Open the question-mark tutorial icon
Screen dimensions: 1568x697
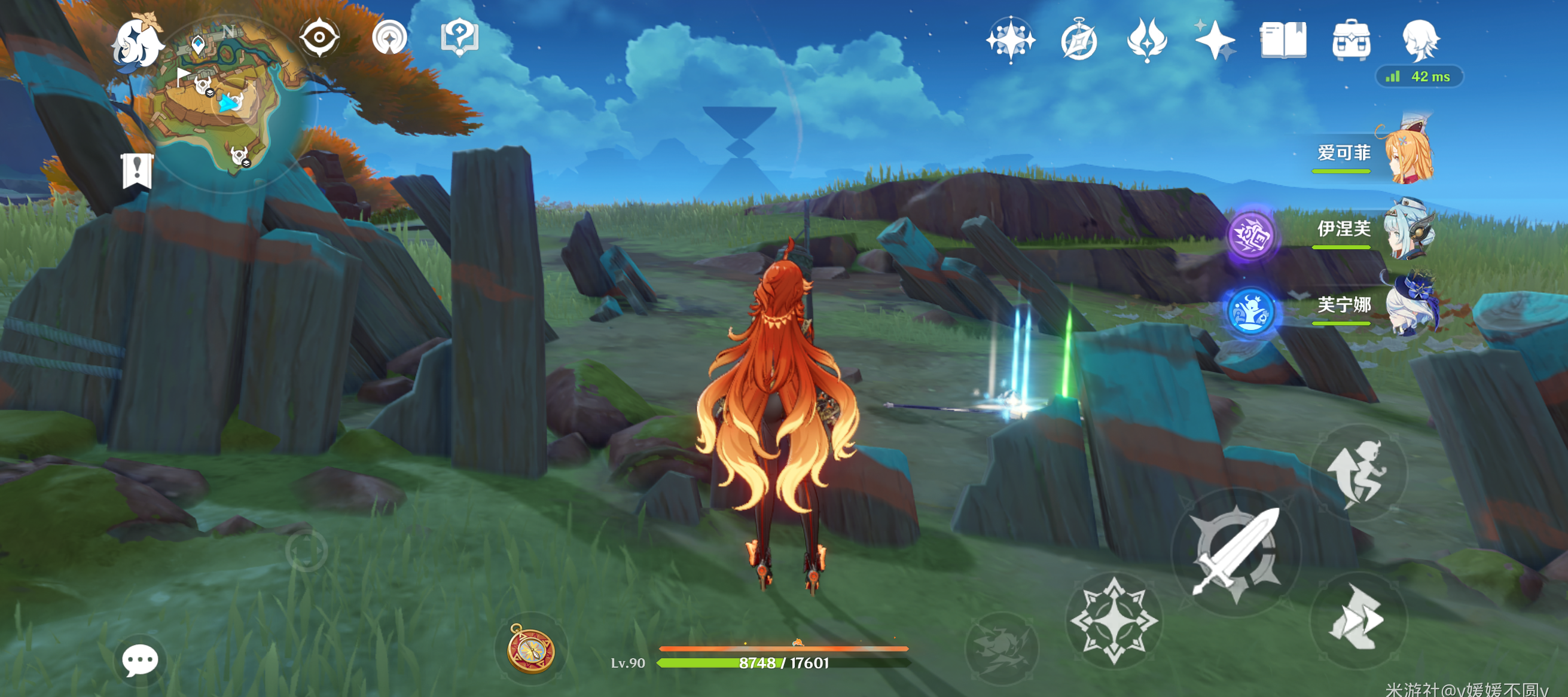[459, 38]
